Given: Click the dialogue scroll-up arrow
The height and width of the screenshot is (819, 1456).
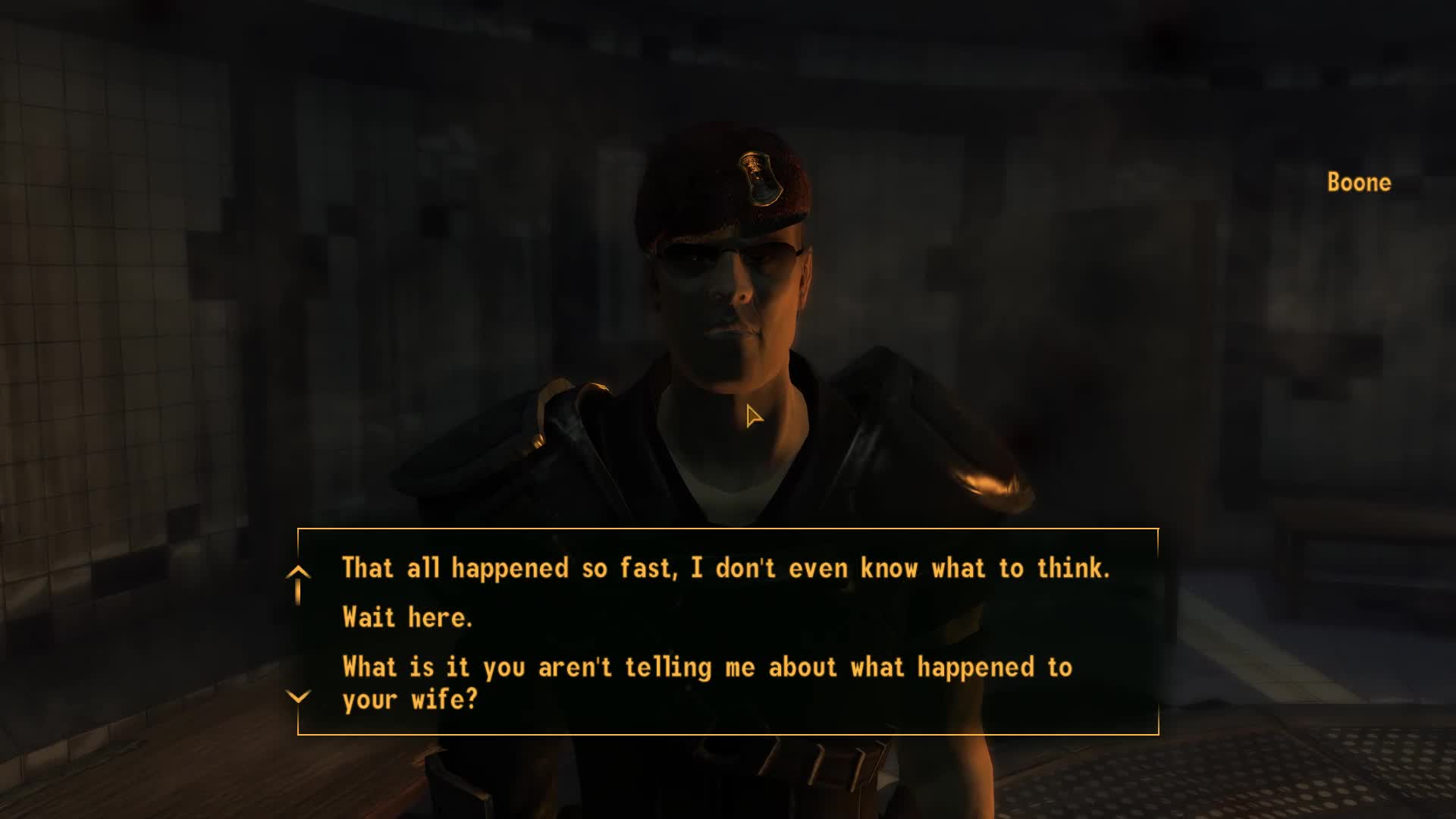Looking at the screenshot, I should point(298,573).
